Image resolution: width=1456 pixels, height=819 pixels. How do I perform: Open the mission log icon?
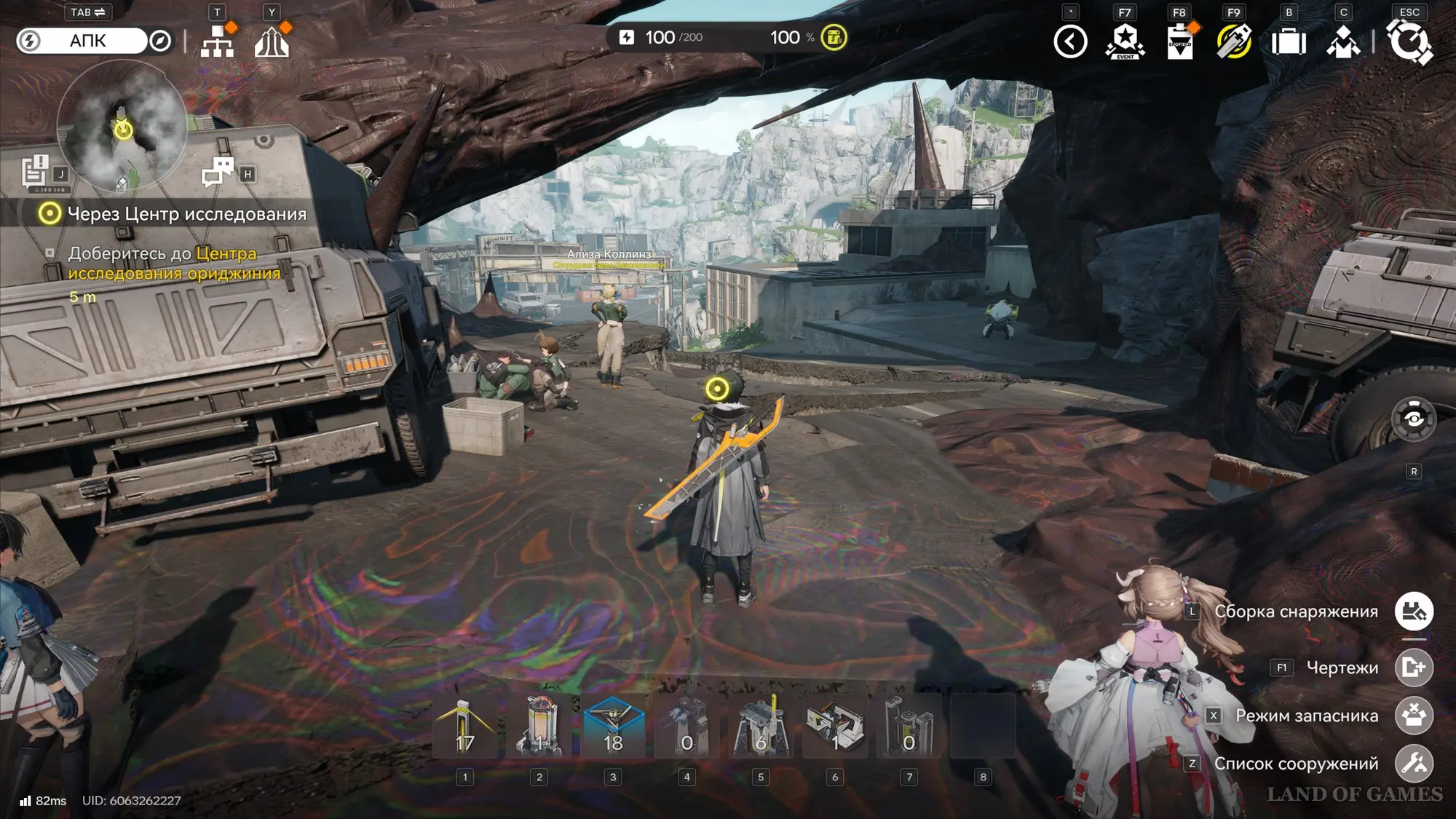pos(35,172)
